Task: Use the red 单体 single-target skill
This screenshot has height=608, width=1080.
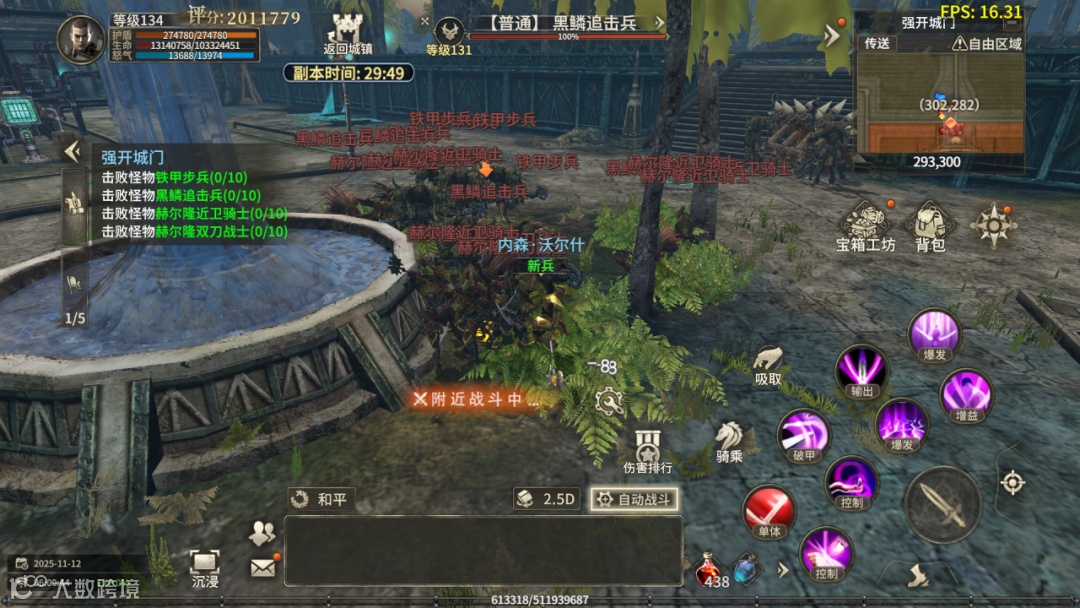Action: point(768,512)
